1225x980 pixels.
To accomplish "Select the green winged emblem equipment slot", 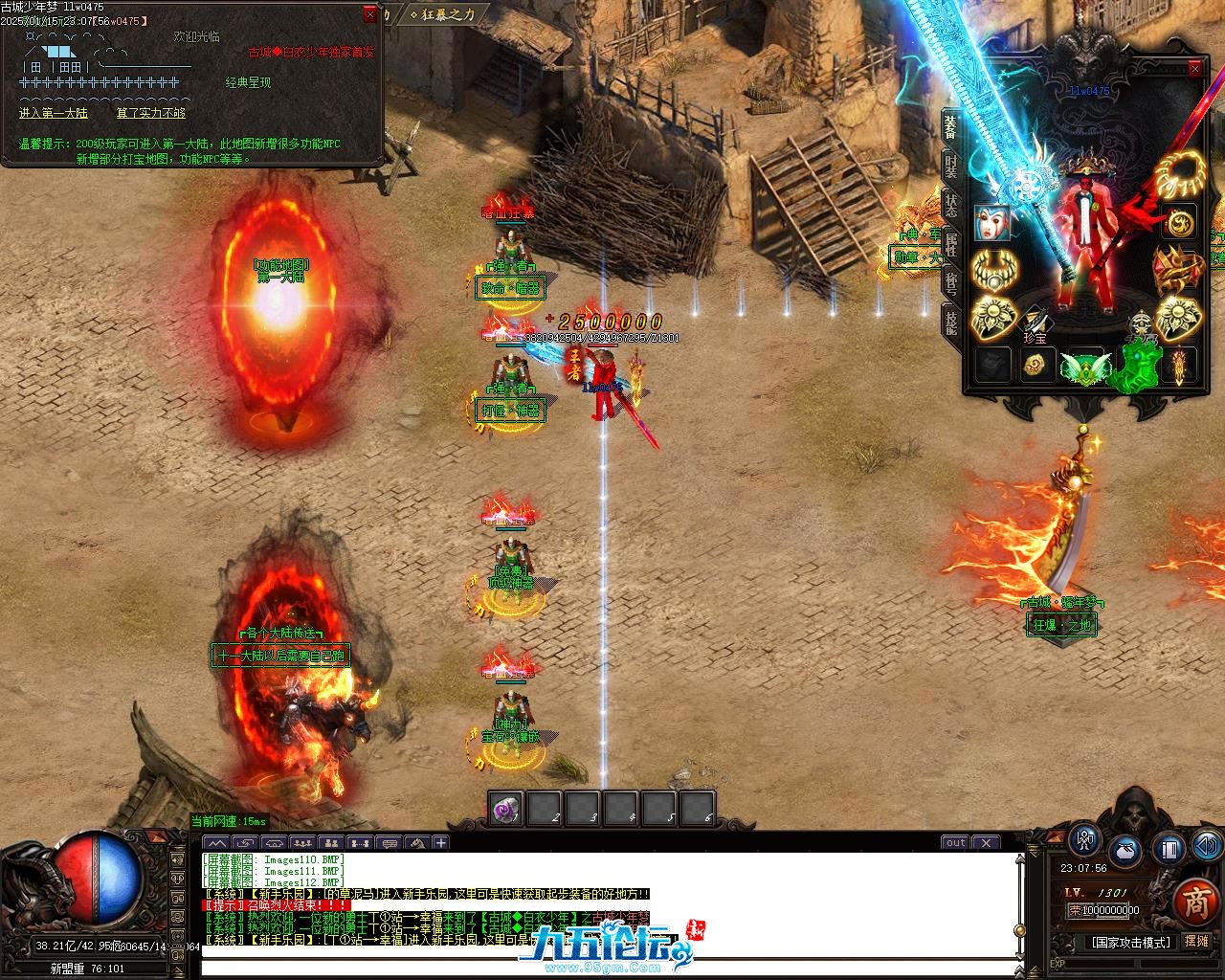I will (1084, 367).
